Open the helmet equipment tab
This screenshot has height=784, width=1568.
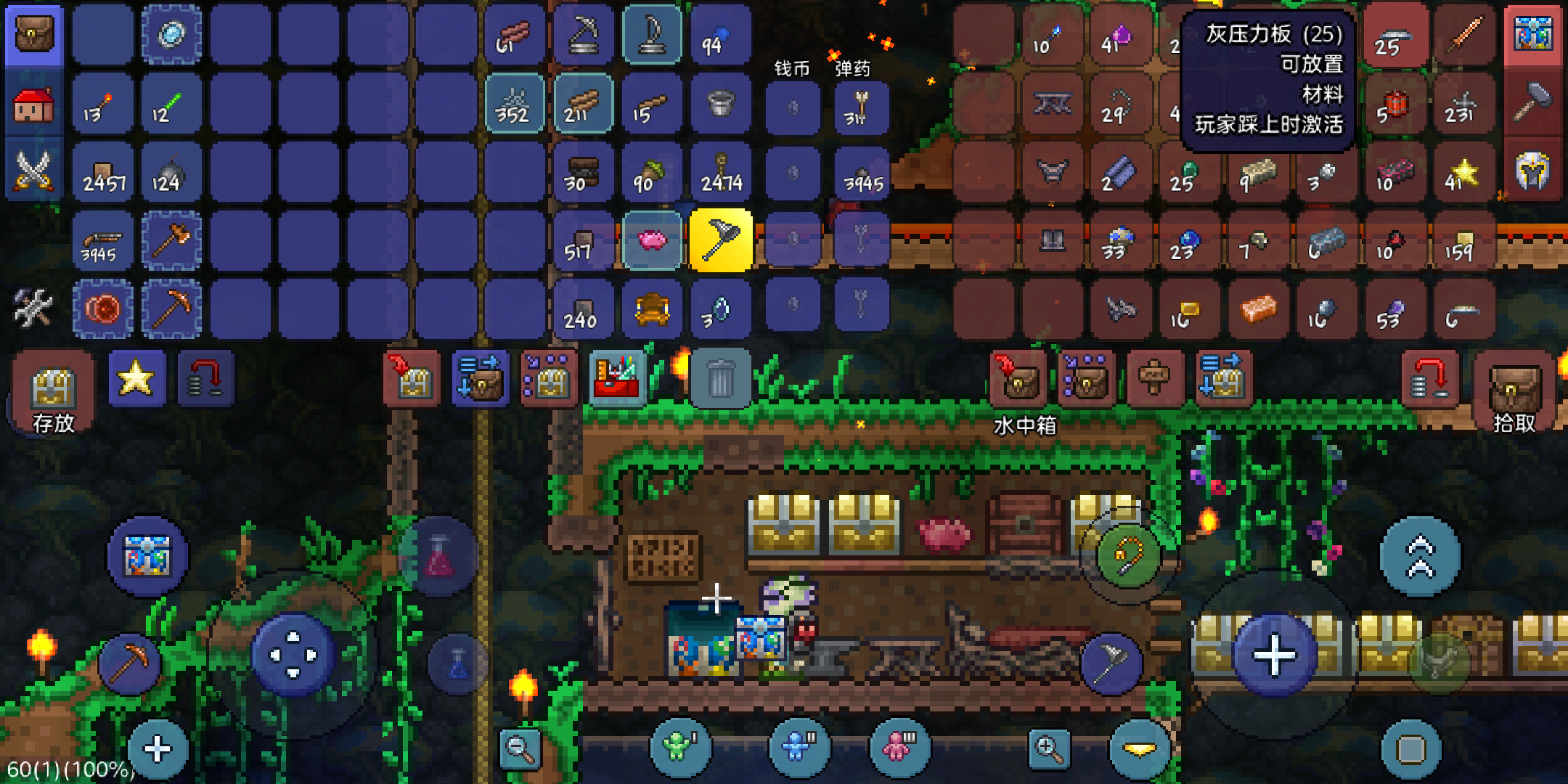[1533, 171]
